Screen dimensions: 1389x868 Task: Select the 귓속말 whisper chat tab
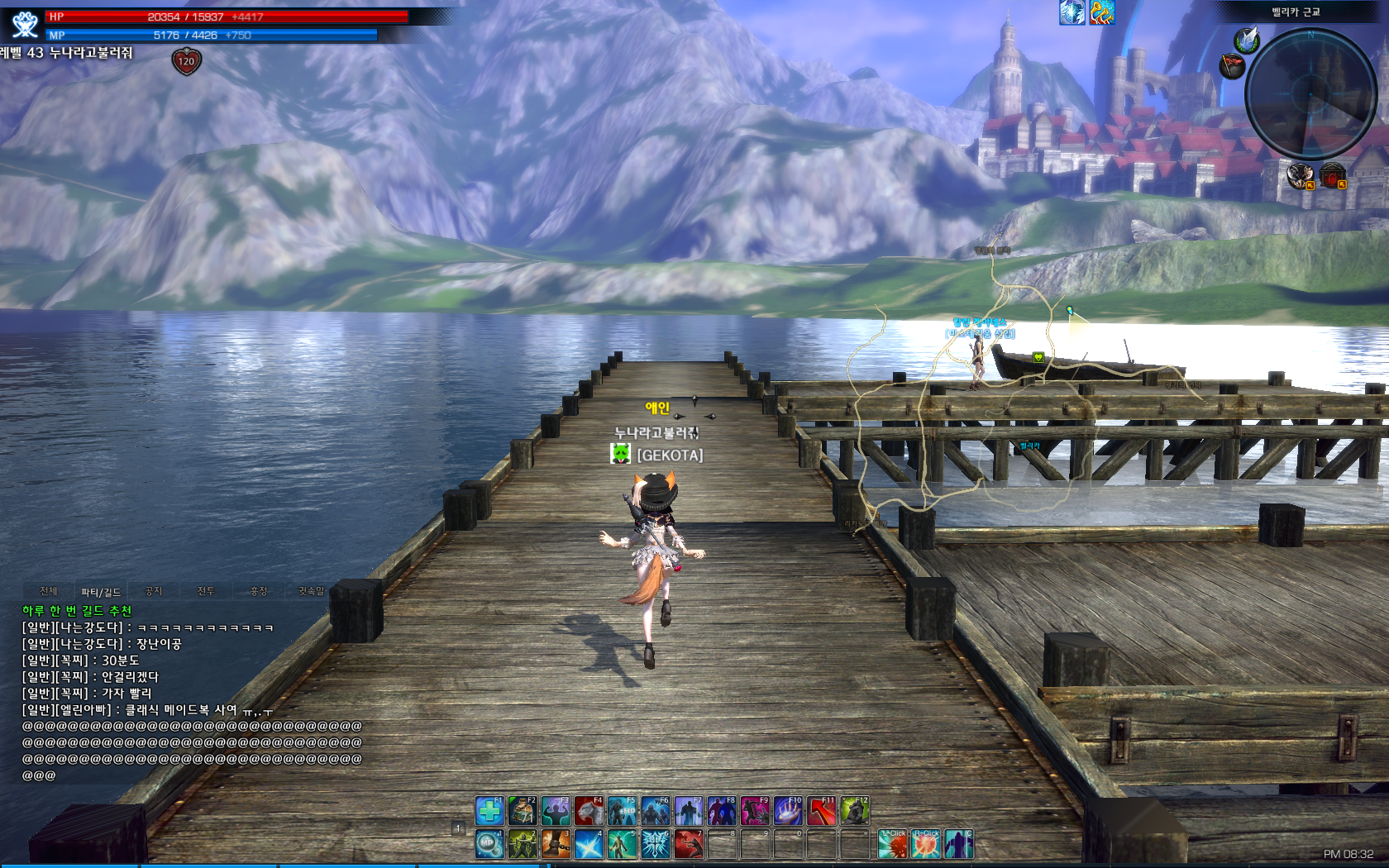[x=311, y=591]
